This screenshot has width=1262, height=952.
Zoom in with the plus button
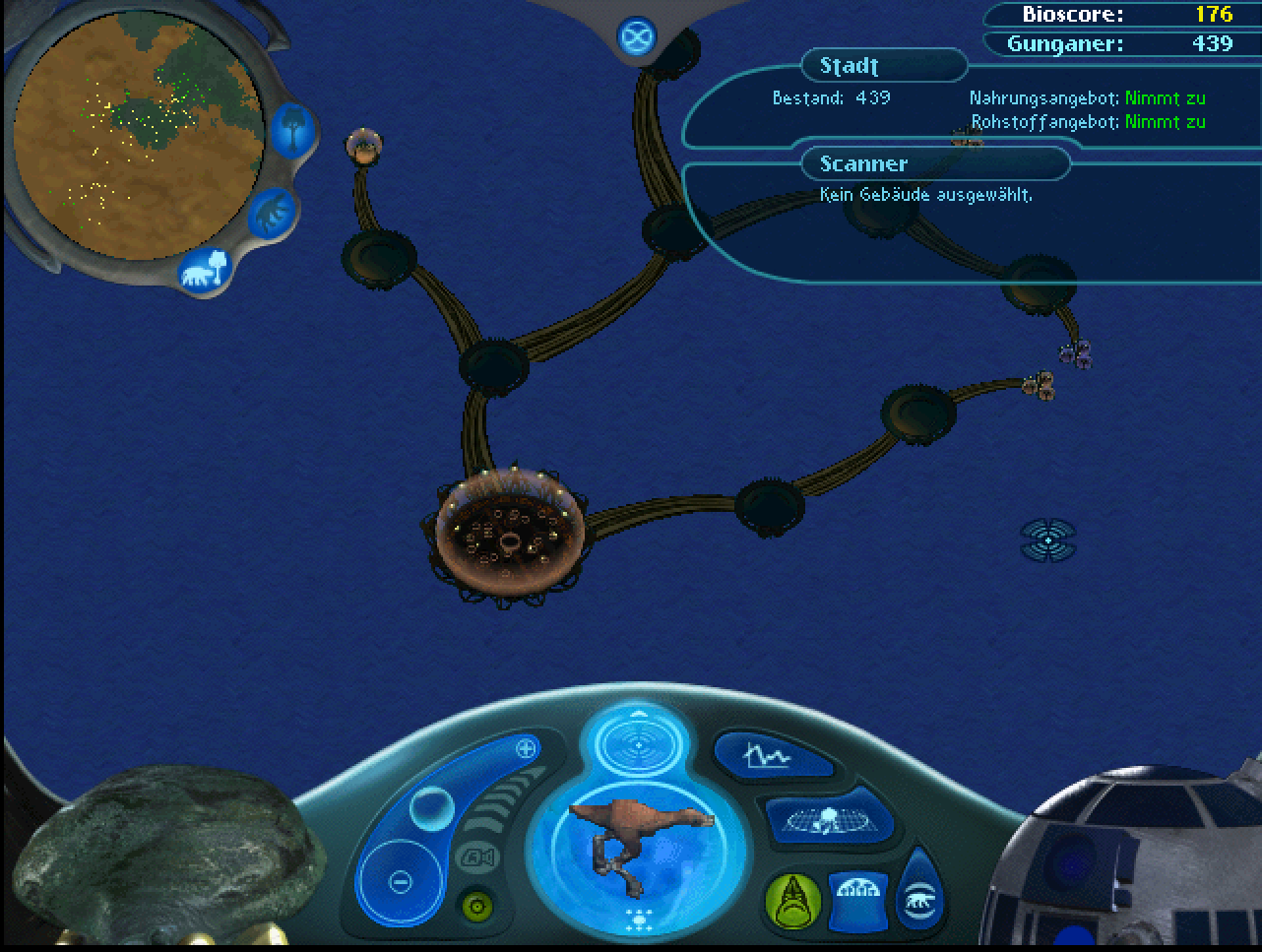(526, 748)
